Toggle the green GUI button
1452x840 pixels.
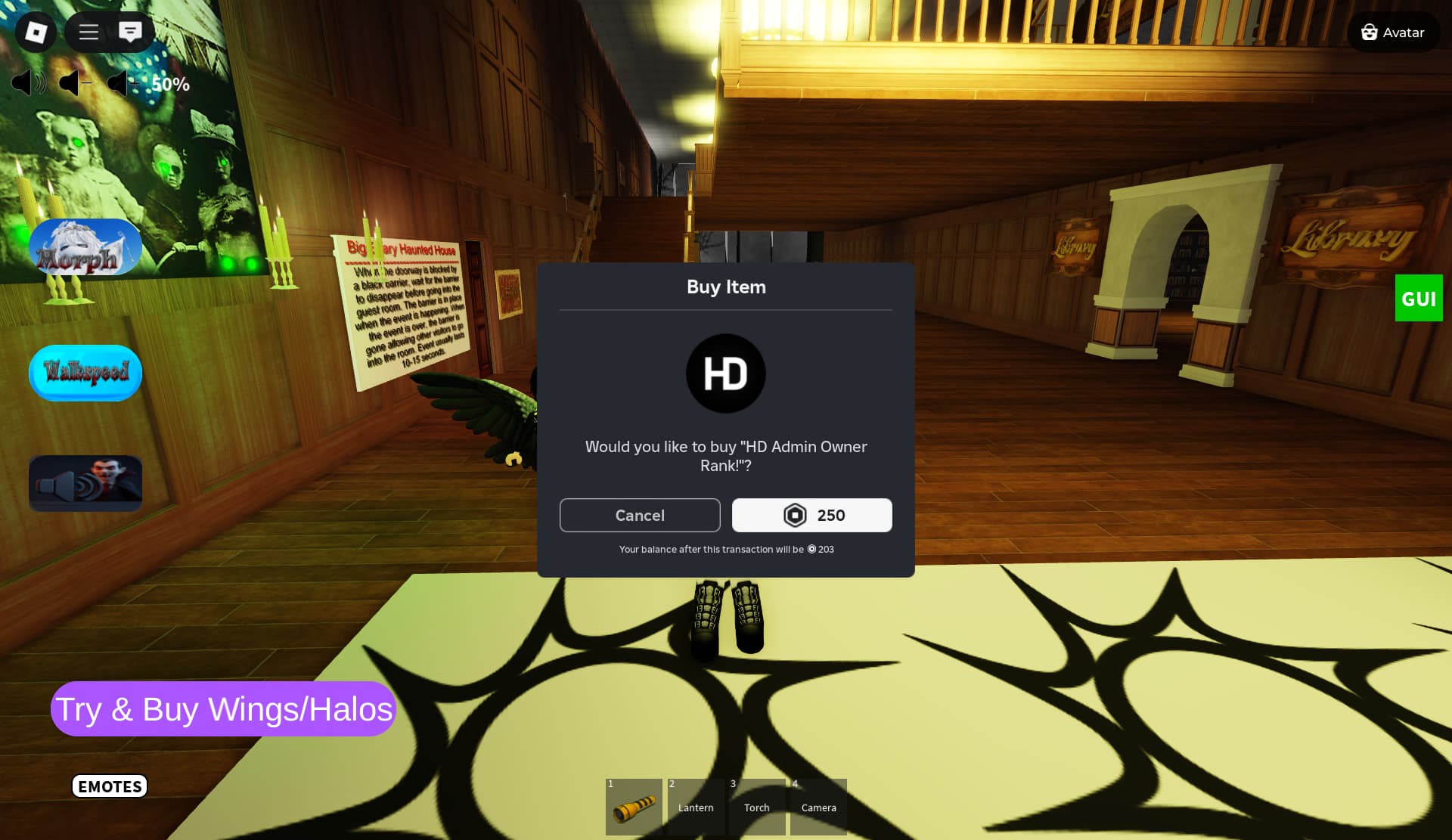1418,299
